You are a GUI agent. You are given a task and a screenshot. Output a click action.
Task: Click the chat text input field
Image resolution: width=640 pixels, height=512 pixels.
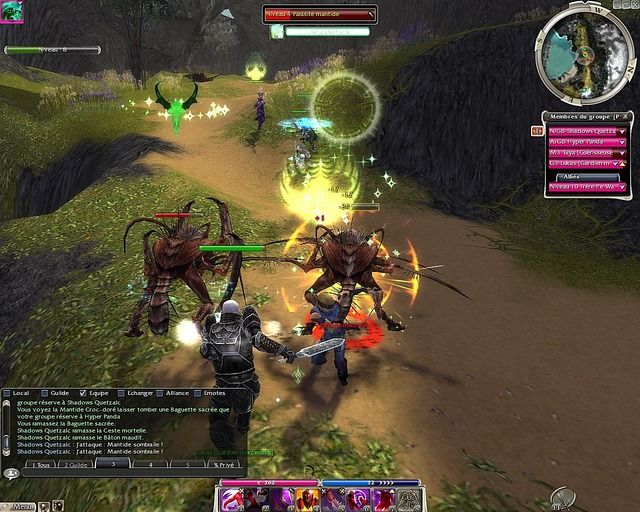120,475
